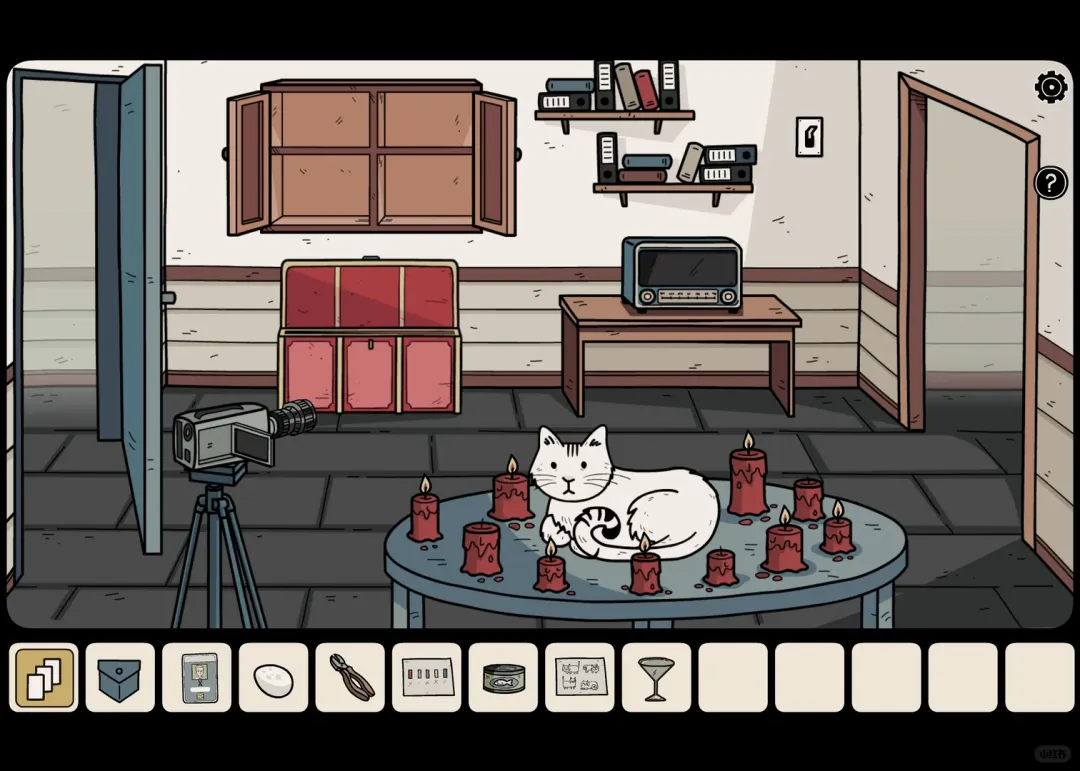Choose the white egg in inventory
Viewport: 1080px width, 771px height.
pos(273,677)
